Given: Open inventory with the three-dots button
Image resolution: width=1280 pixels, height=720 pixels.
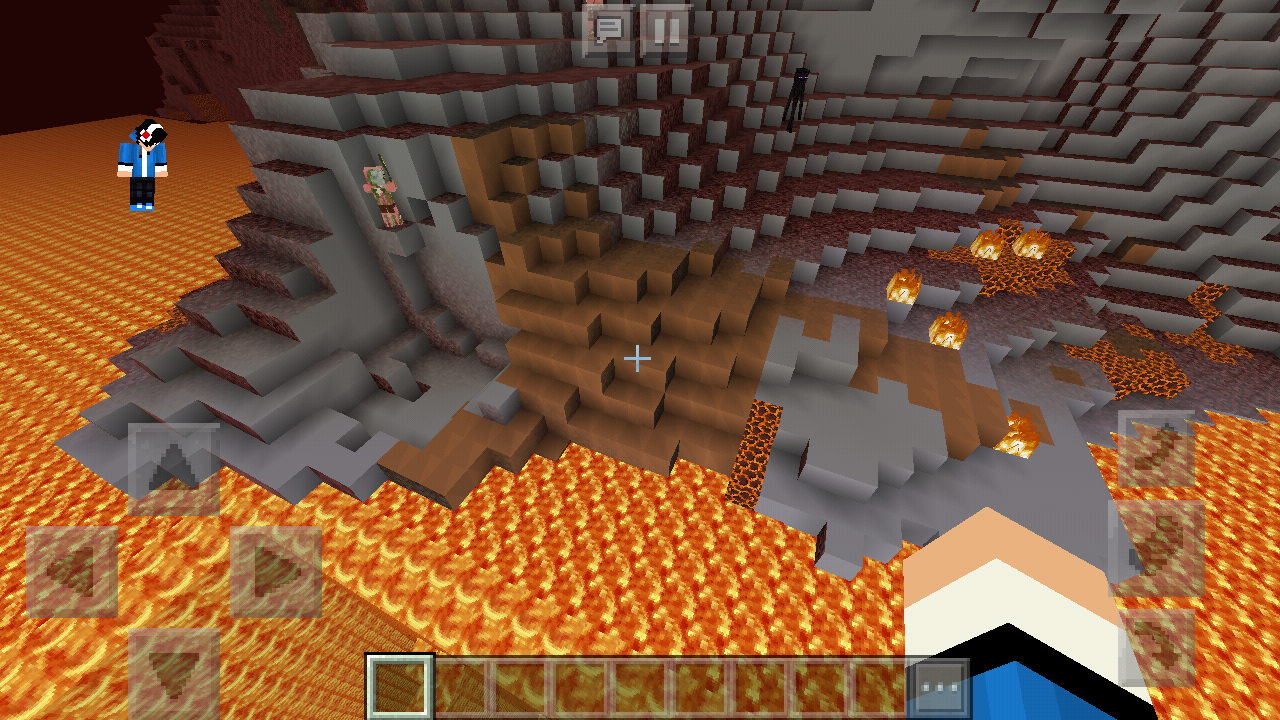Looking at the screenshot, I should 940,687.
